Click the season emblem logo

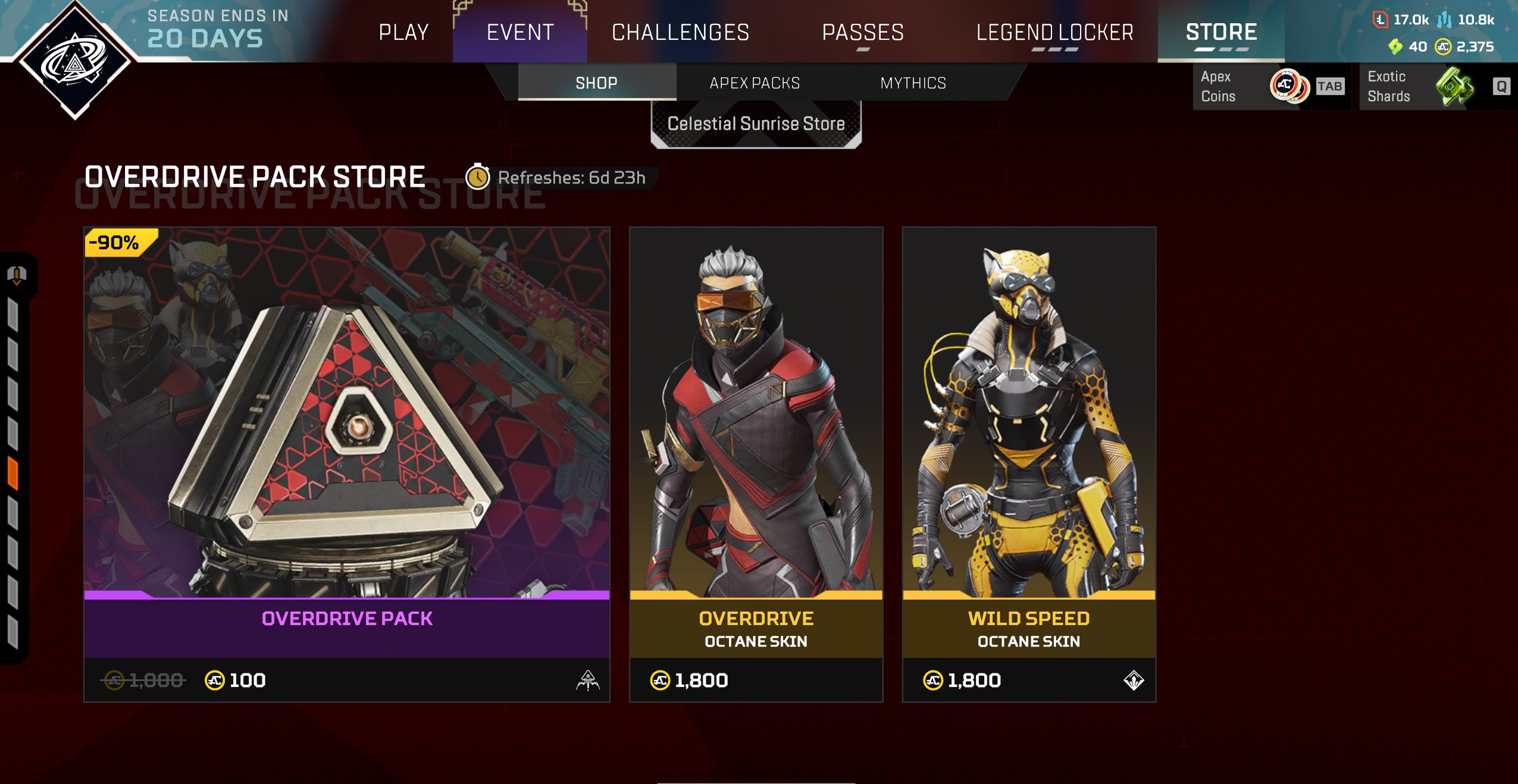pyautogui.click(x=75, y=61)
